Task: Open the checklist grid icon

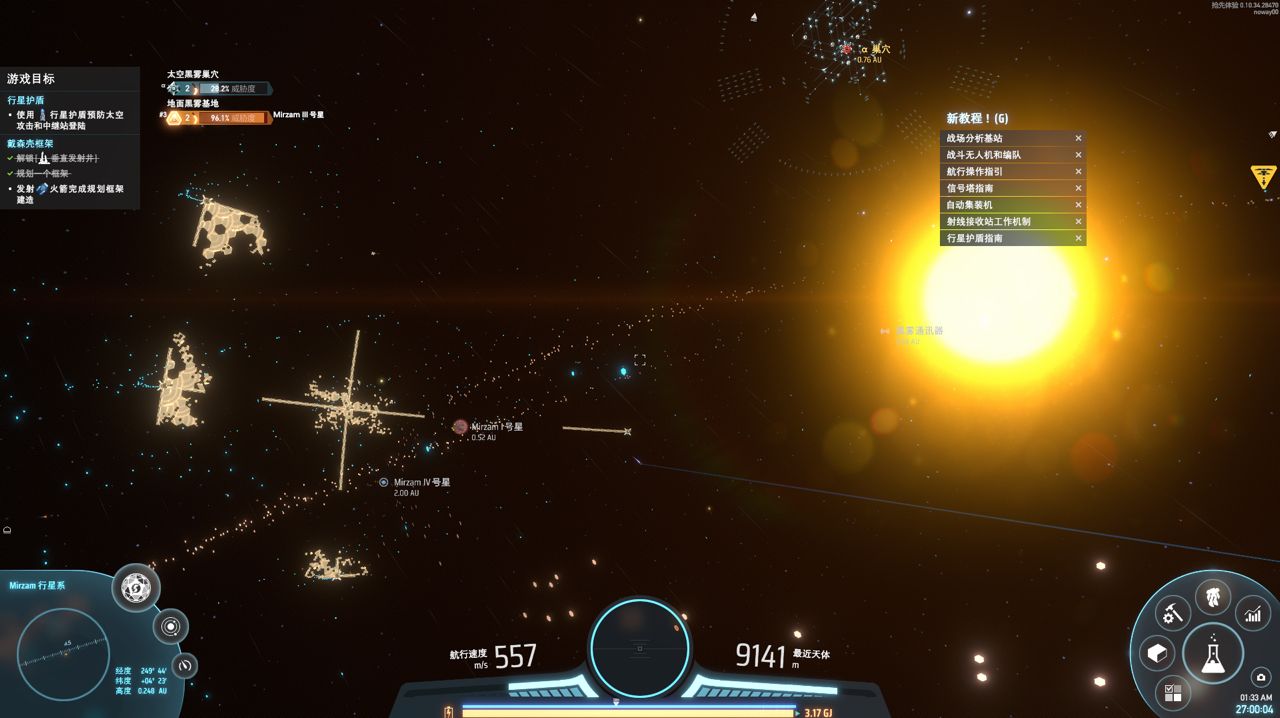Action: tap(1173, 692)
